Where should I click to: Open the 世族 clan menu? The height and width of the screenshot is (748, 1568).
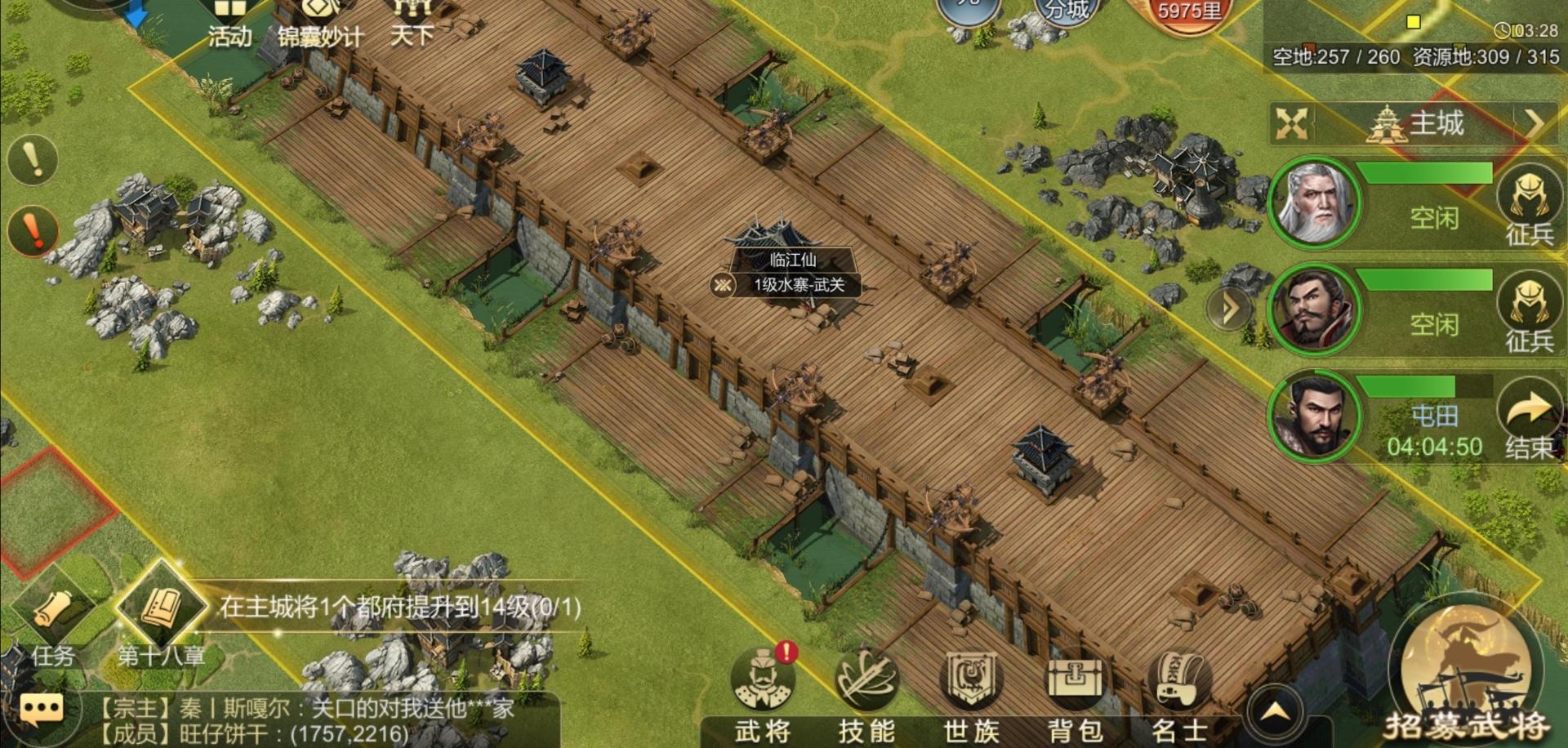click(971, 694)
